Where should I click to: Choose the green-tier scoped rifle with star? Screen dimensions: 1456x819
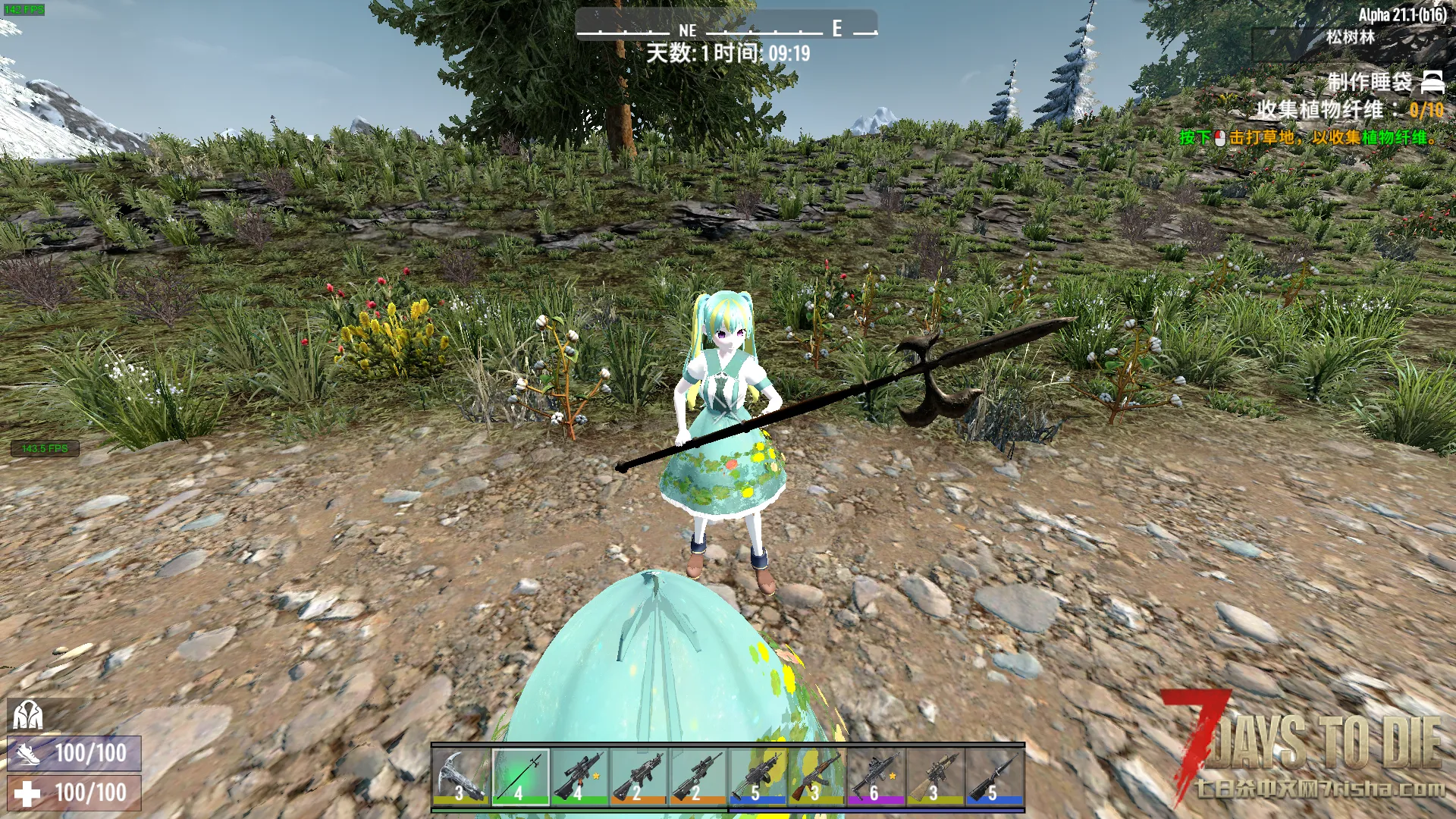click(x=579, y=777)
